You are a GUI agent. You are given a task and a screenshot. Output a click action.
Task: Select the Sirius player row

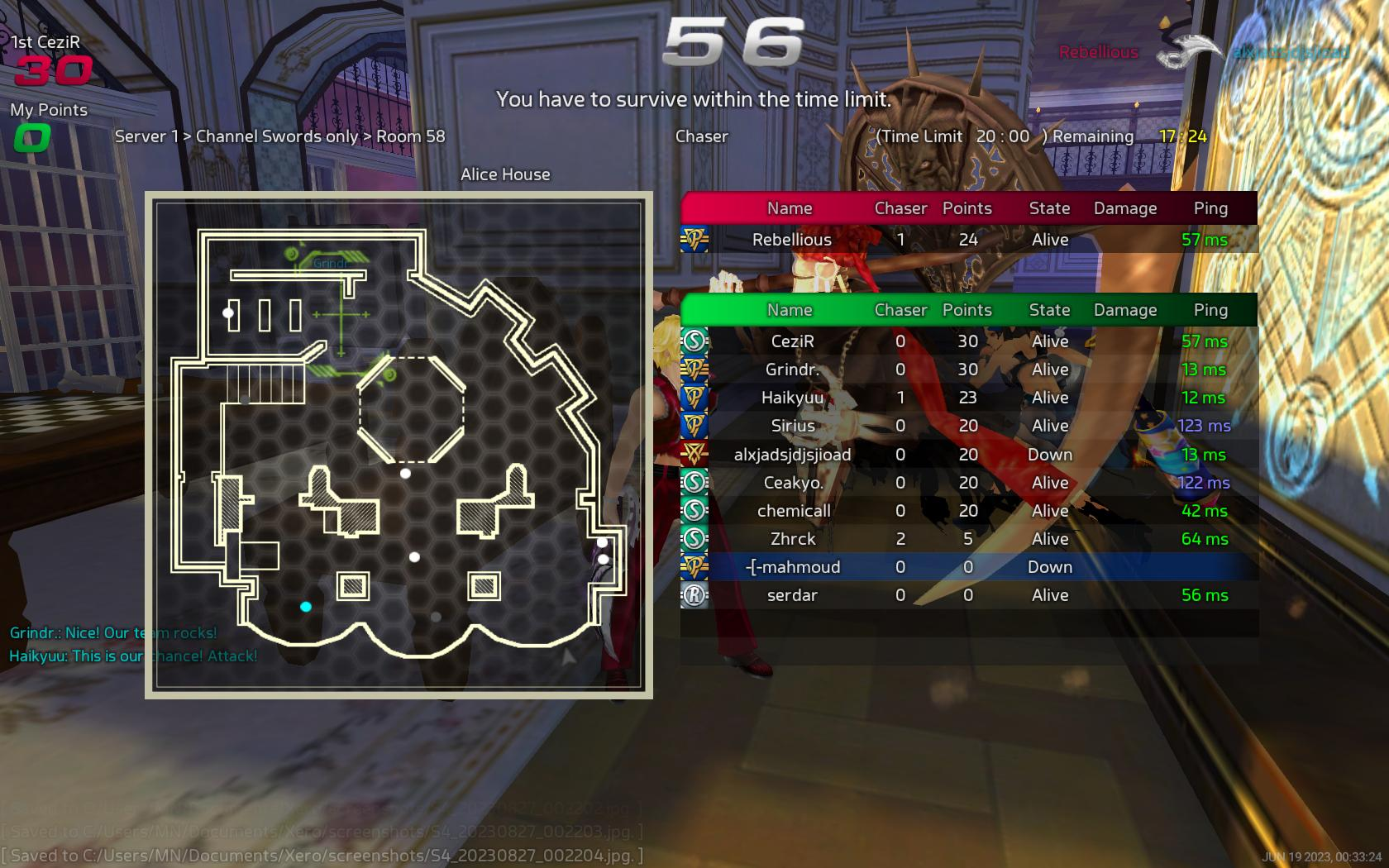coord(967,426)
